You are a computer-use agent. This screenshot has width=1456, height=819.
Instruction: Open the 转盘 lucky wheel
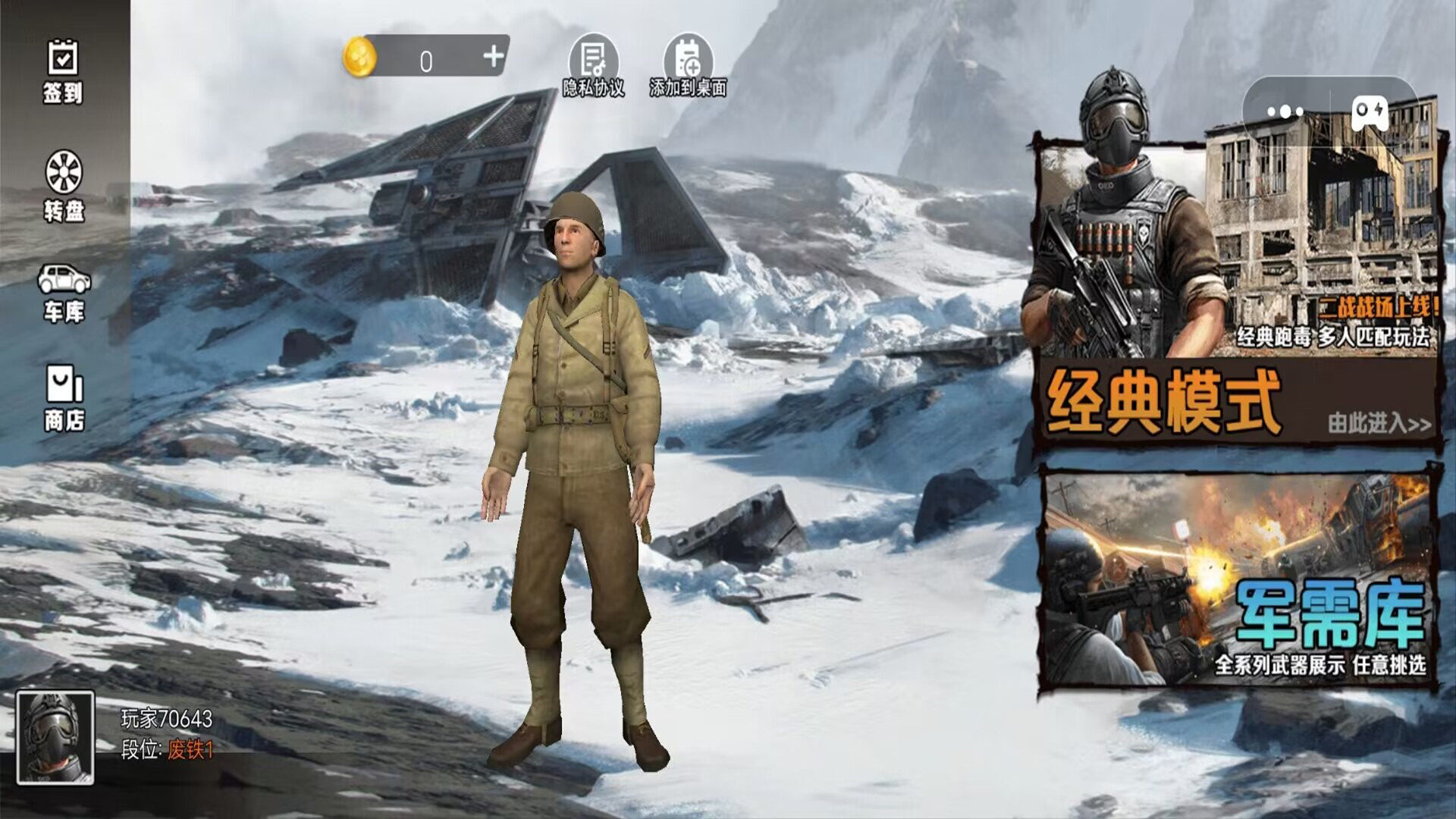click(x=64, y=186)
